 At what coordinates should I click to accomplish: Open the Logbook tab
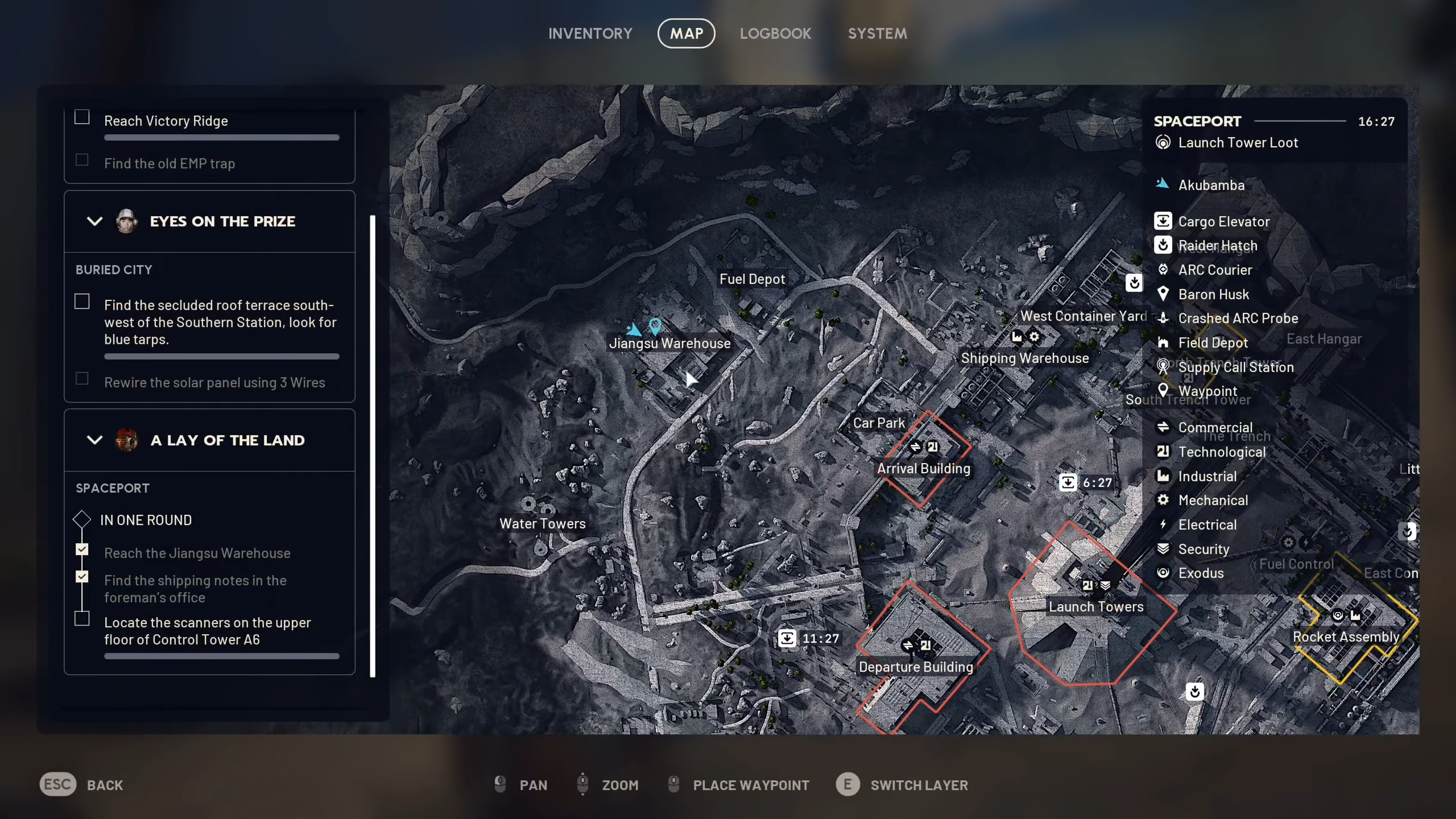[775, 34]
